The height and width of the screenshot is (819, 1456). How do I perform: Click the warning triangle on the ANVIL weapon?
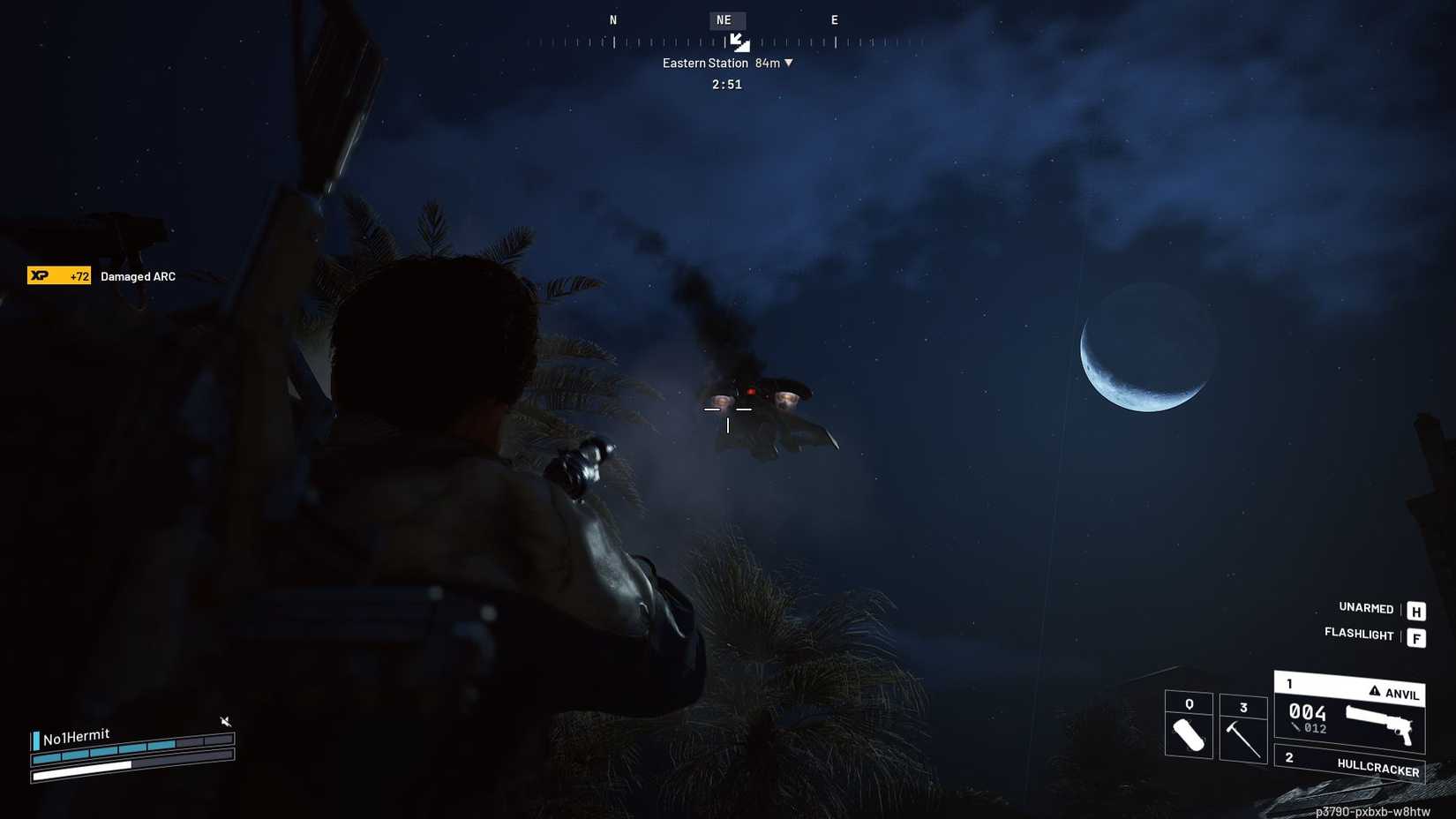point(1374,693)
